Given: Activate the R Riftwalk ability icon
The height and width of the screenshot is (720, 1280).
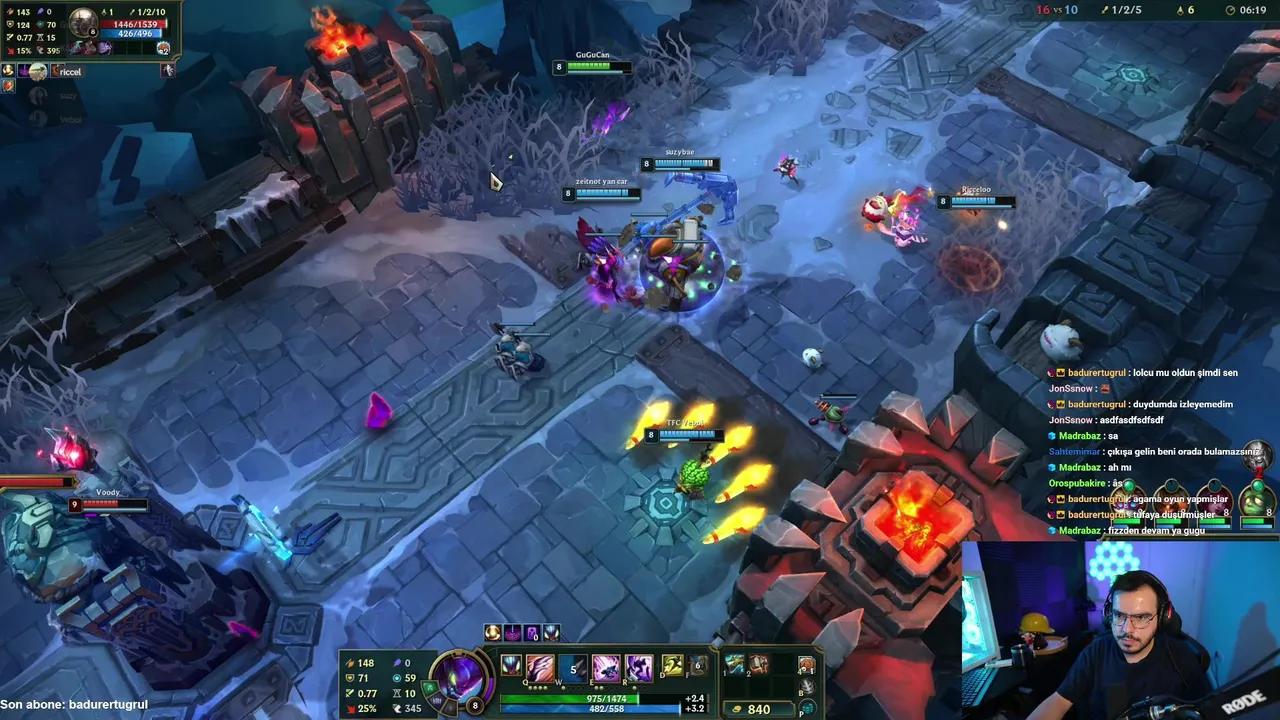Looking at the screenshot, I should pos(639,666).
